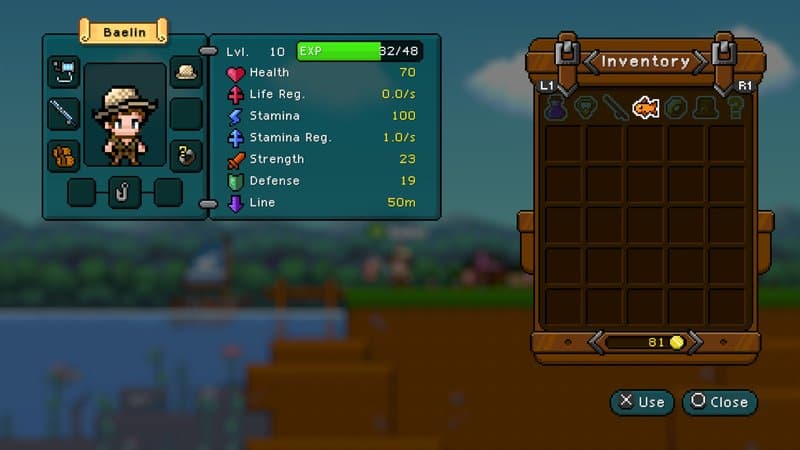
Task: Click the arrow left of the coin count
Action: (x=597, y=343)
